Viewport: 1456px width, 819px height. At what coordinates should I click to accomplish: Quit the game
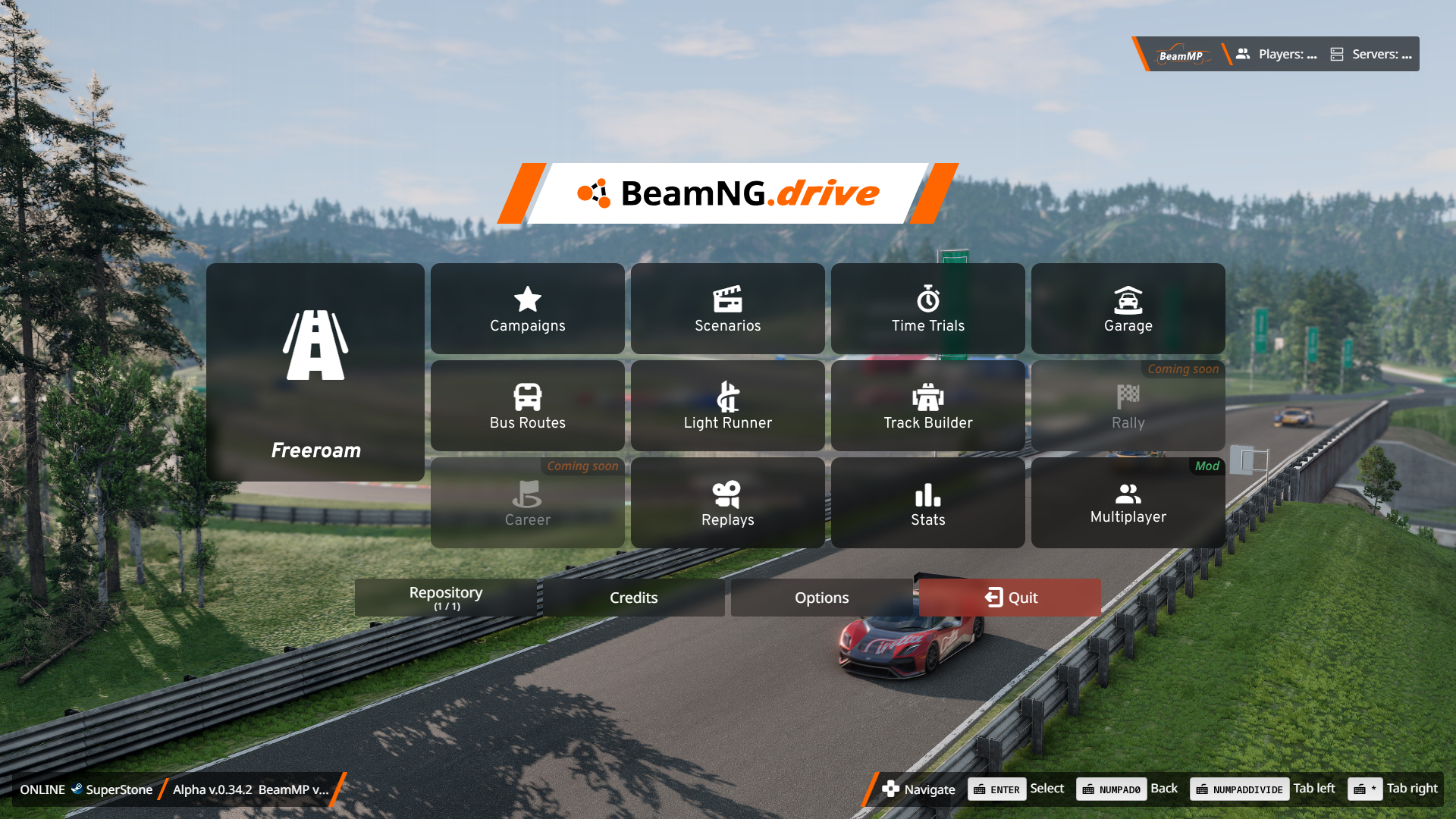1010,598
